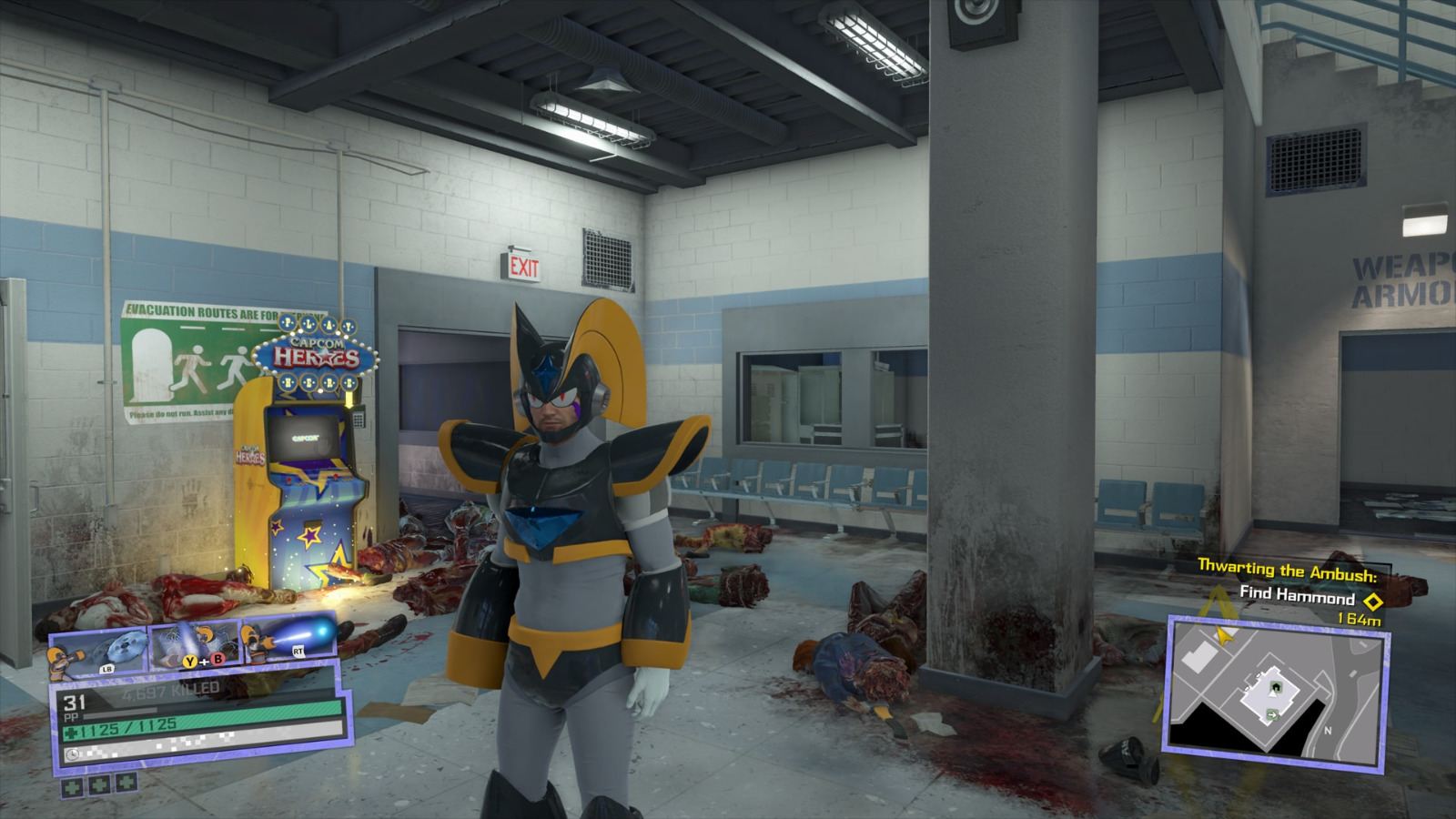Select the LB saw blade weapon slot
This screenshot has width=1456, height=819.
pyautogui.click(x=97, y=650)
